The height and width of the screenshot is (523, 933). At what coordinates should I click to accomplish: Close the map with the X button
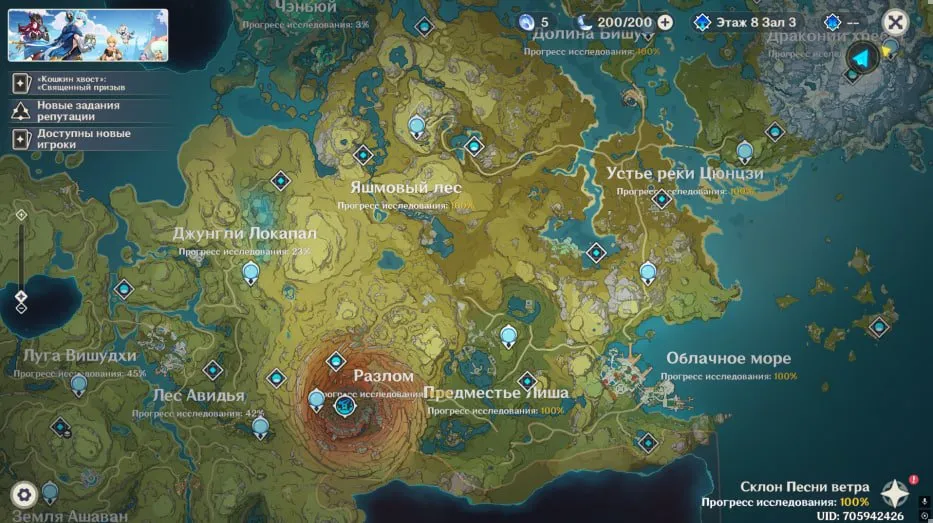[x=895, y=23]
